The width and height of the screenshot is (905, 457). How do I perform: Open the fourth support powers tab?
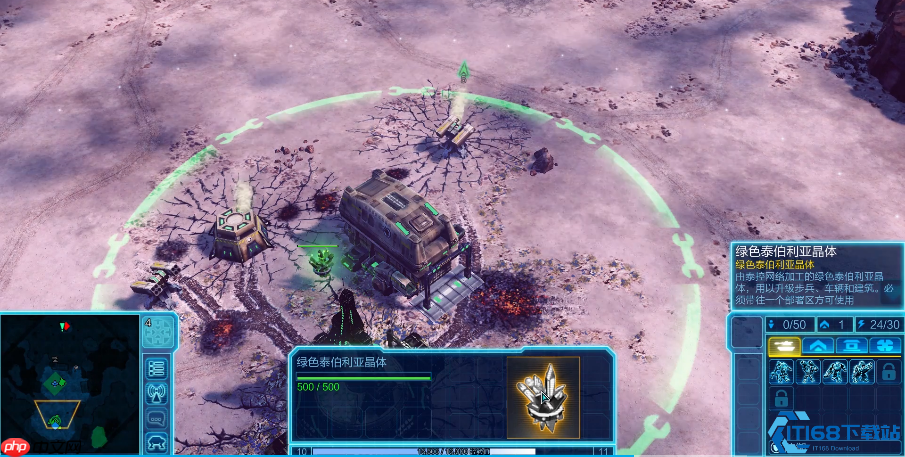(x=885, y=345)
